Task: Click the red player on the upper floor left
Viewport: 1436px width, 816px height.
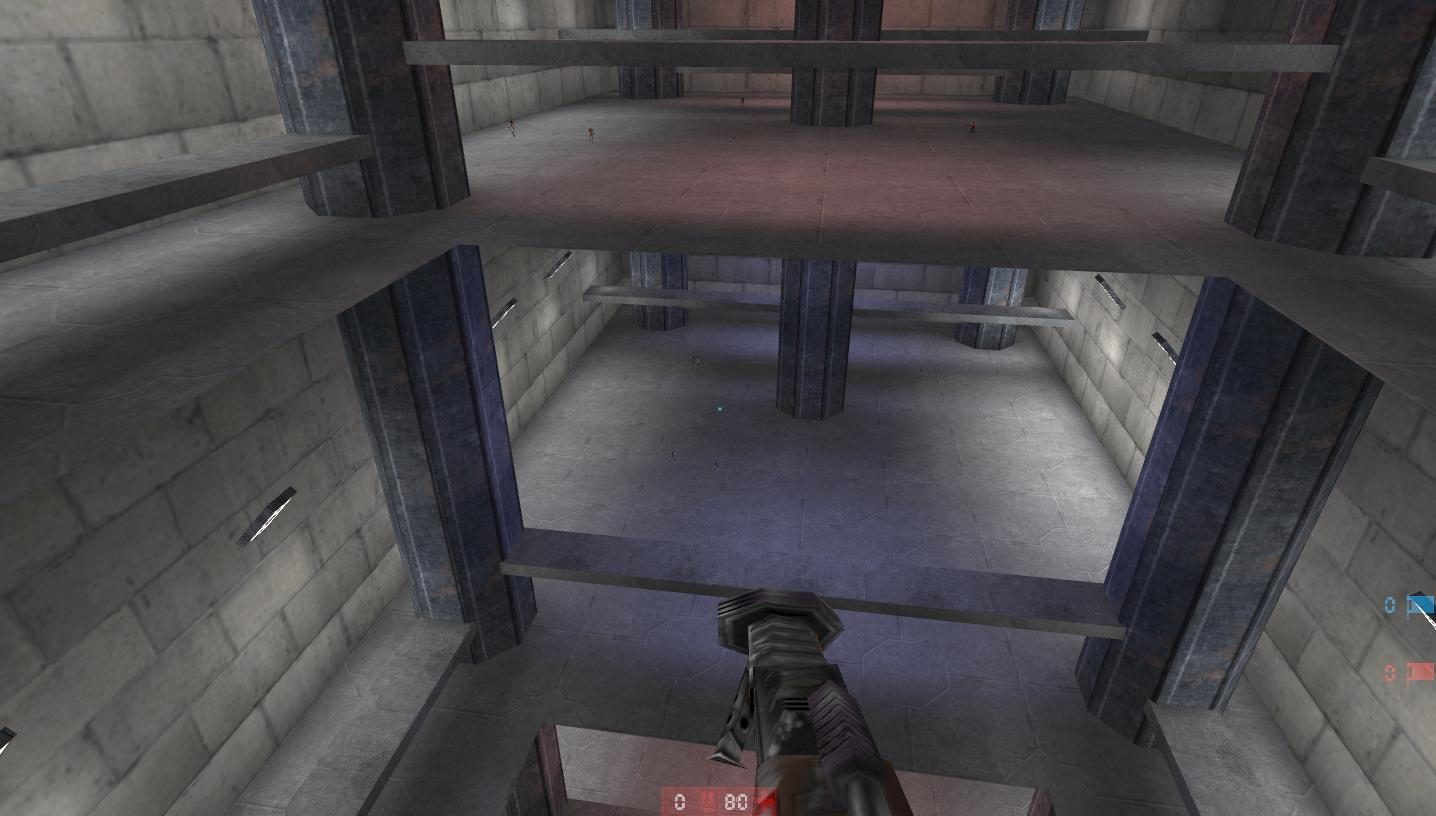Action: [512, 130]
